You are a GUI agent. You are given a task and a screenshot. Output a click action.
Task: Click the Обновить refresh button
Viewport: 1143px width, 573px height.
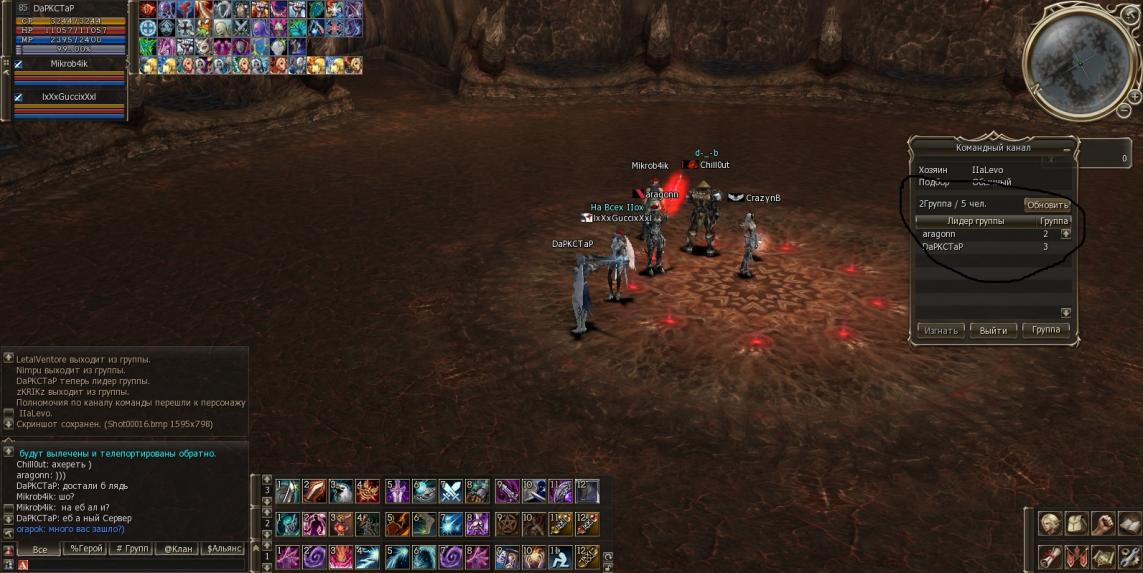(1047, 205)
